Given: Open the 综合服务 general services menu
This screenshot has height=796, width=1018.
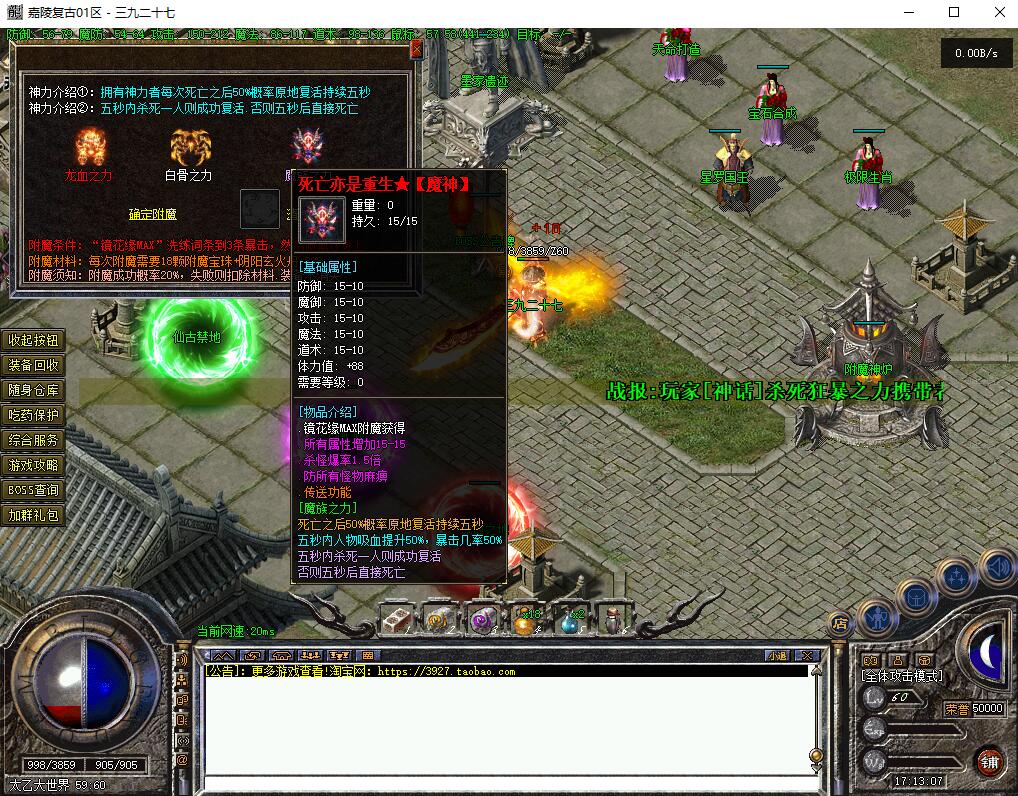Looking at the screenshot, I should (34, 441).
